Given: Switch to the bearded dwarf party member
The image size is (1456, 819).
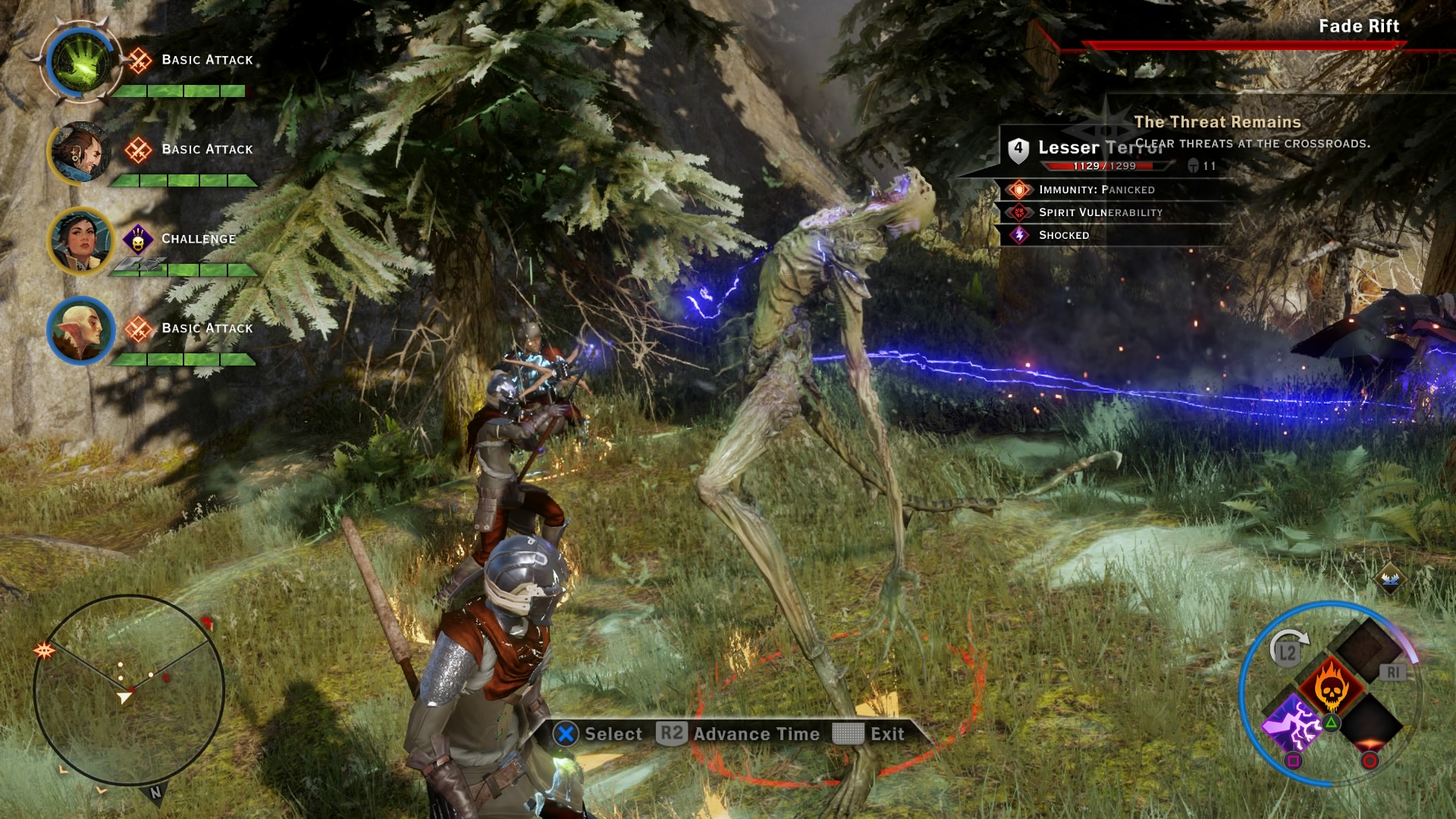Looking at the screenshot, I should (80, 151).
